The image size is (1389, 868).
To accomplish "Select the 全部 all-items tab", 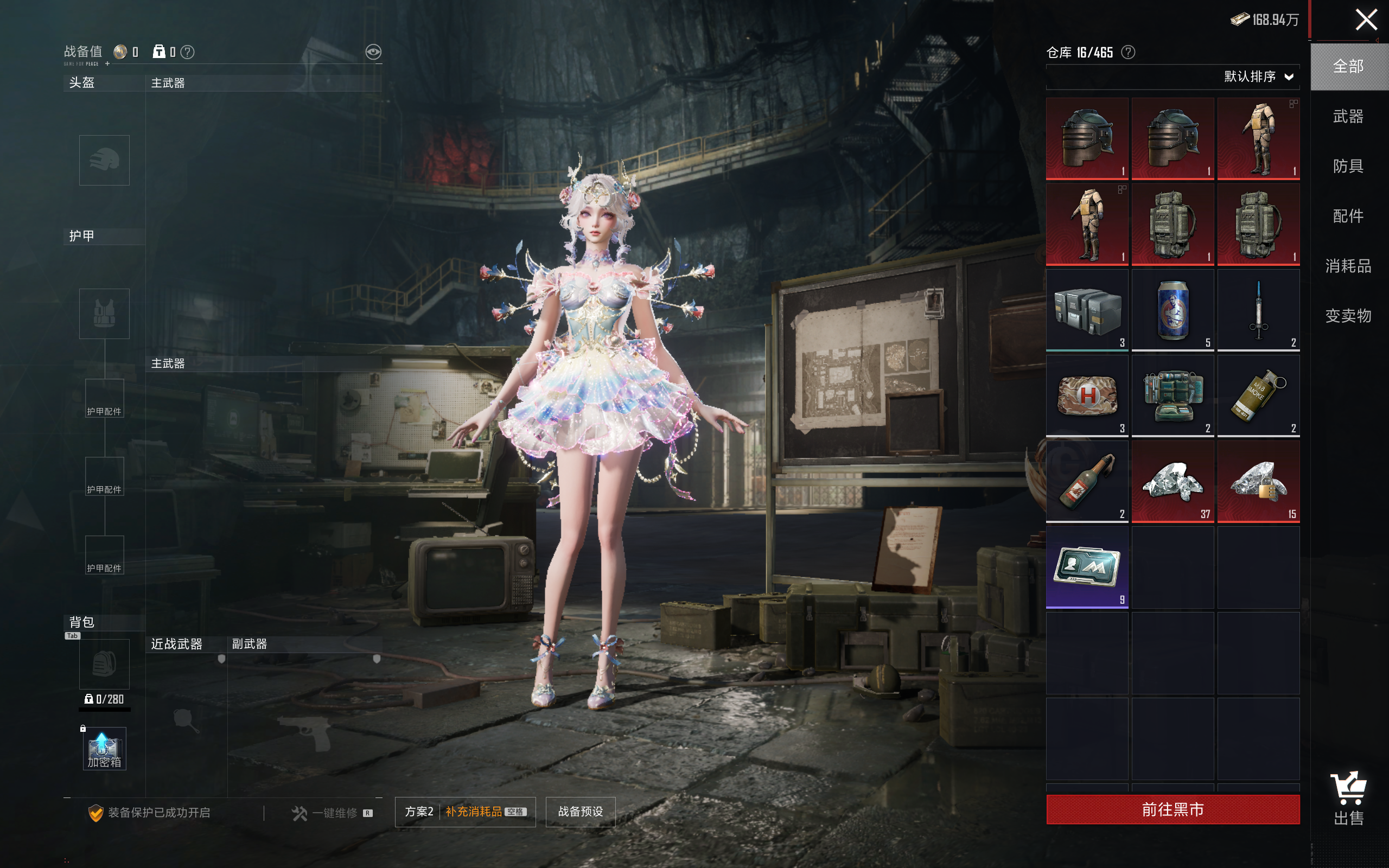I will (x=1348, y=67).
